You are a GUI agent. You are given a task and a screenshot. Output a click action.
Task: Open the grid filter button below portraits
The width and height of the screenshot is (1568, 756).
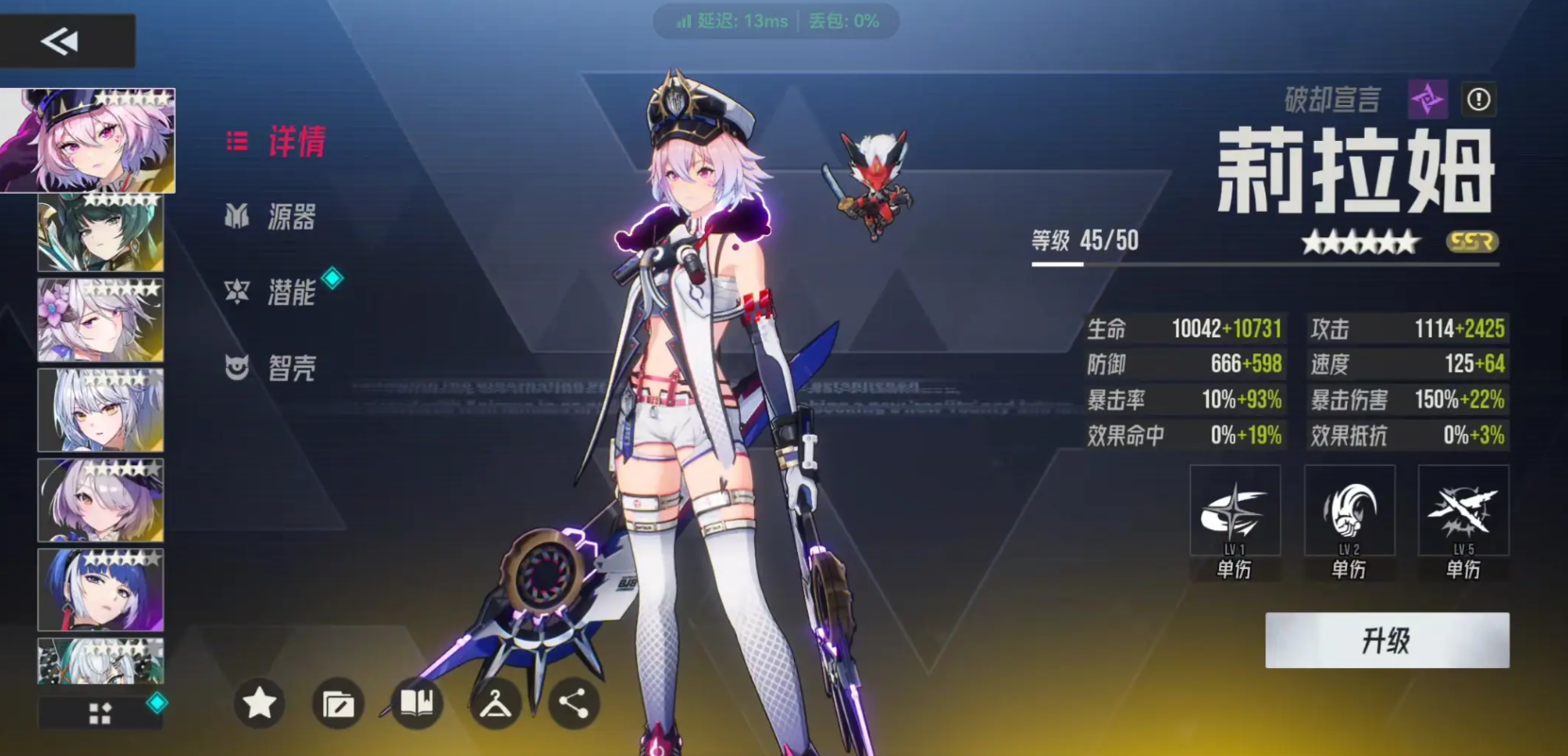[x=100, y=713]
